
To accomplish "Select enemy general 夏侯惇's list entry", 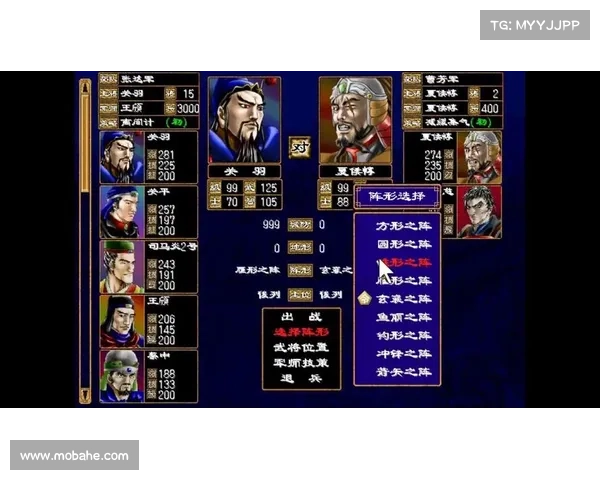I will [x=453, y=157].
